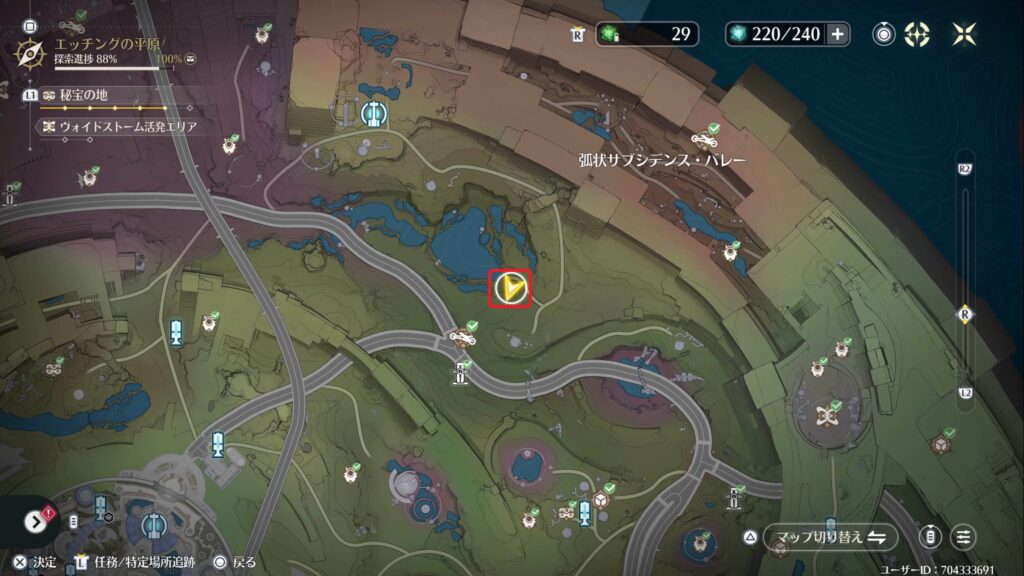Select the motorcycle marker on the central road
The height and width of the screenshot is (576, 1024).
tap(463, 336)
